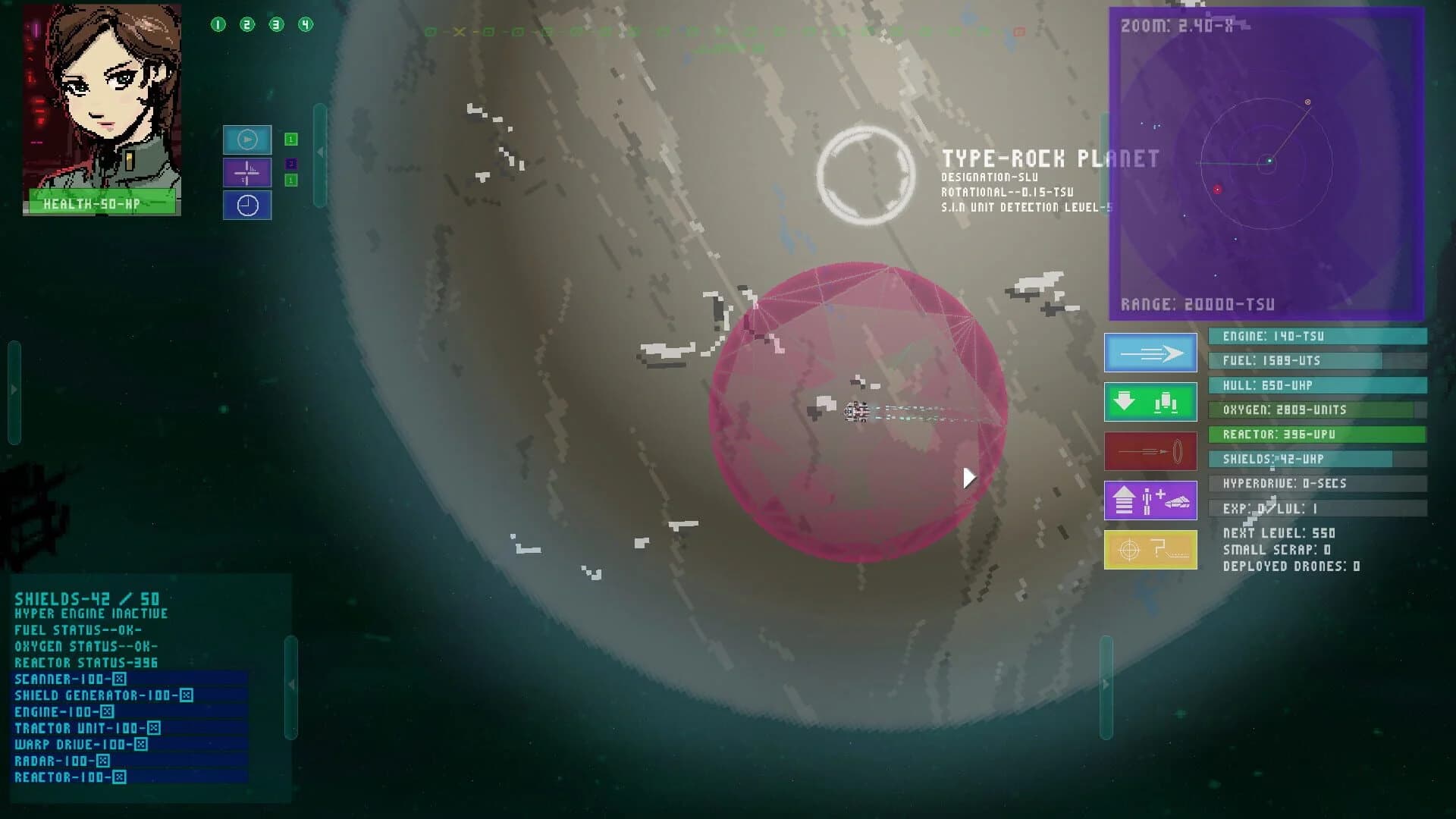Select the purple crosshair targeting icon
This screenshot has width=1456, height=819.
pyautogui.click(x=247, y=173)
